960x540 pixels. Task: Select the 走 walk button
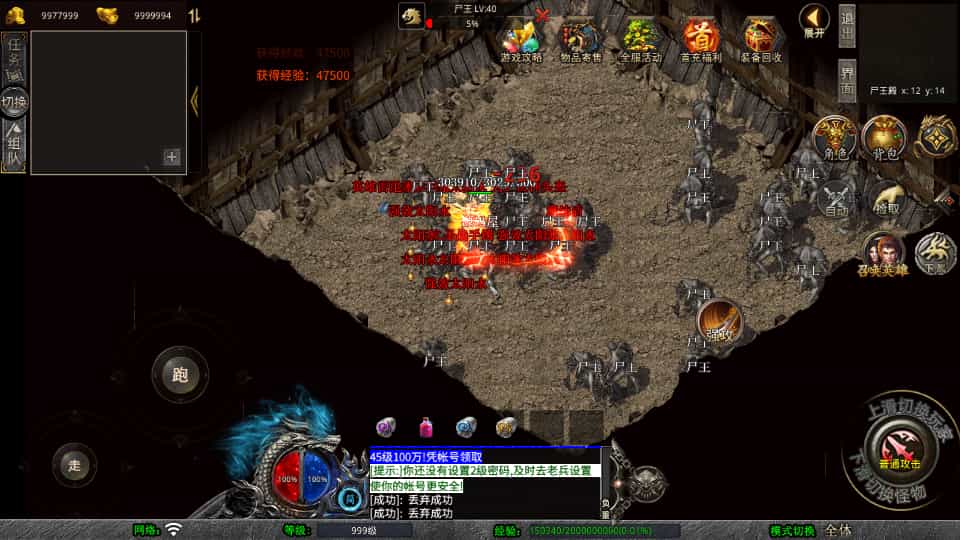pos(74,465)
